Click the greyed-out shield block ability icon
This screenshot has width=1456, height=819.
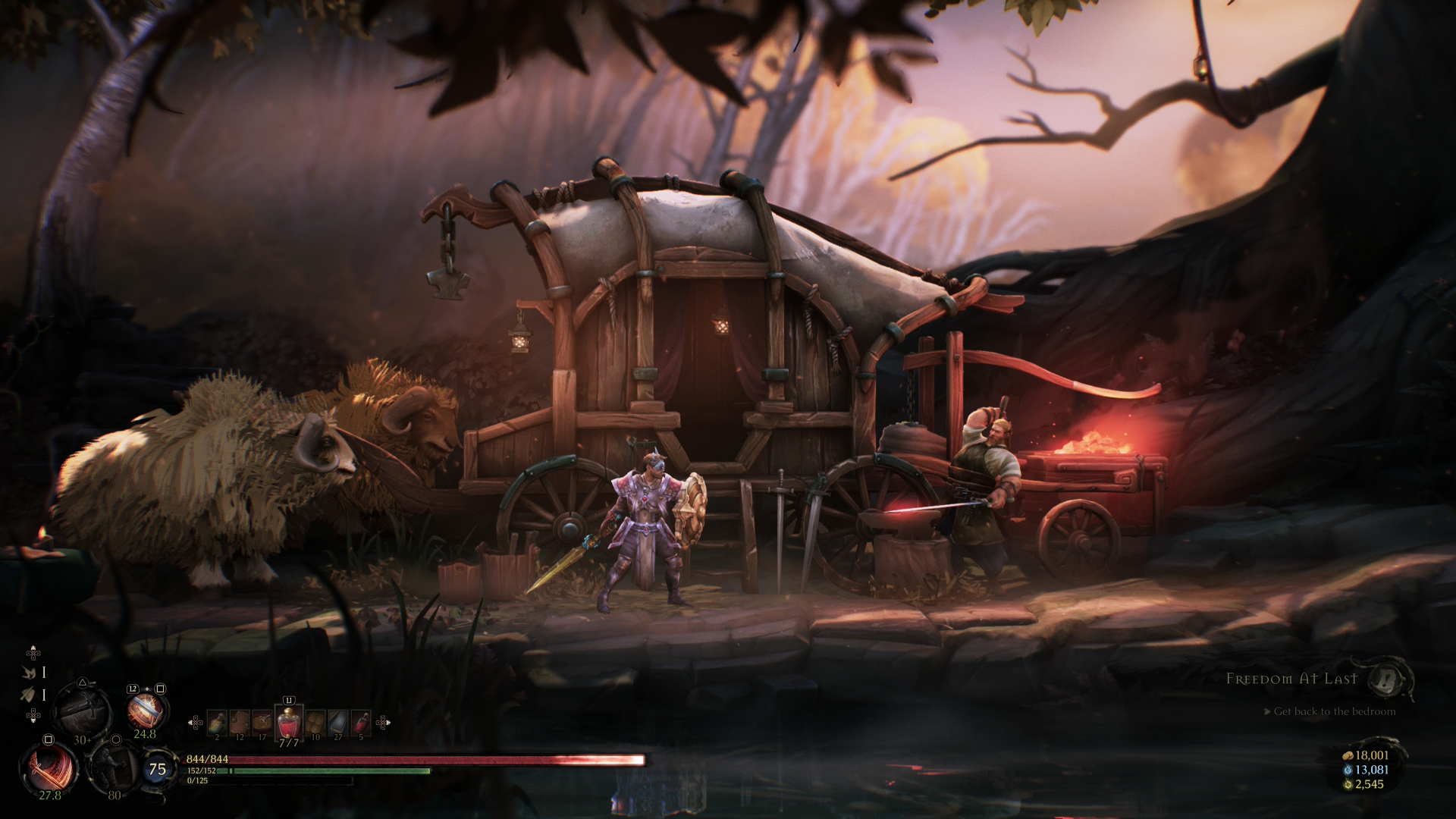click(x=114, y=767)
